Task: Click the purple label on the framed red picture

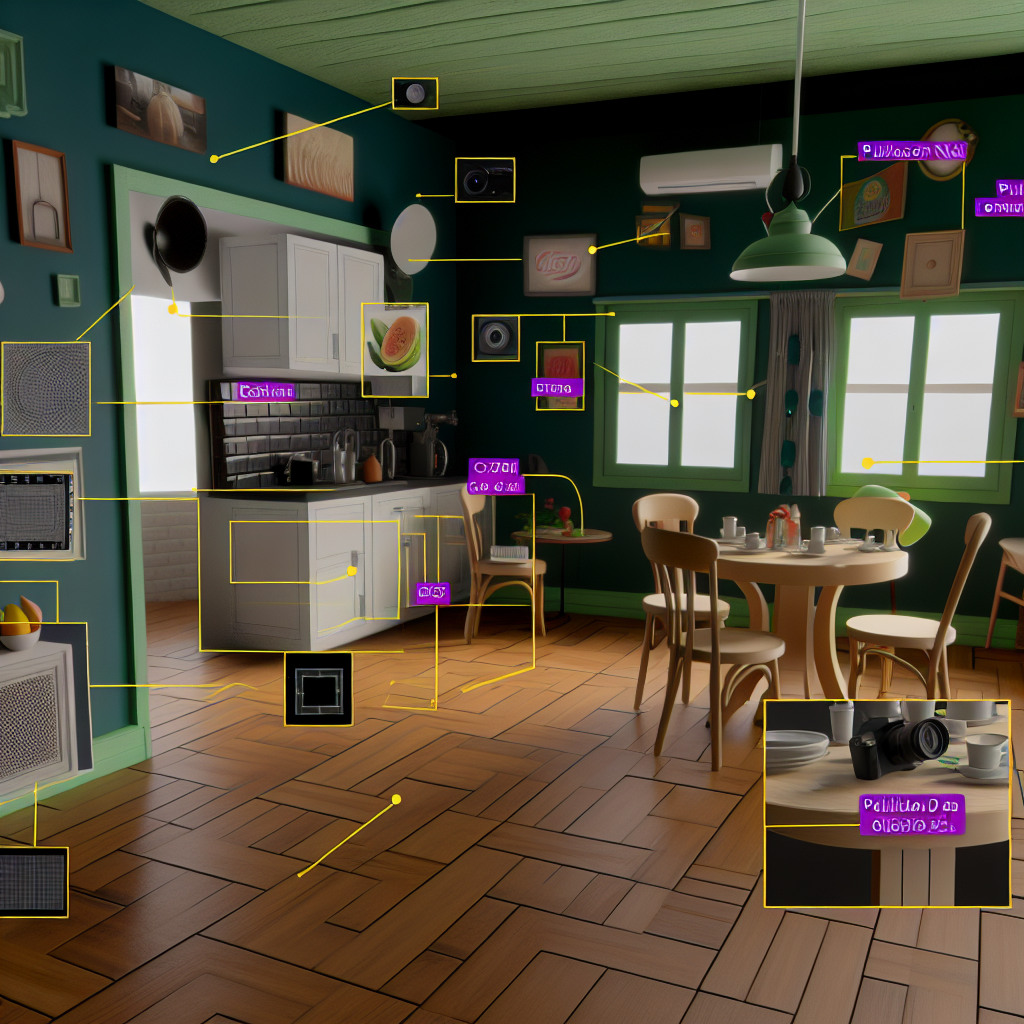Action: [x=556, y=387]
